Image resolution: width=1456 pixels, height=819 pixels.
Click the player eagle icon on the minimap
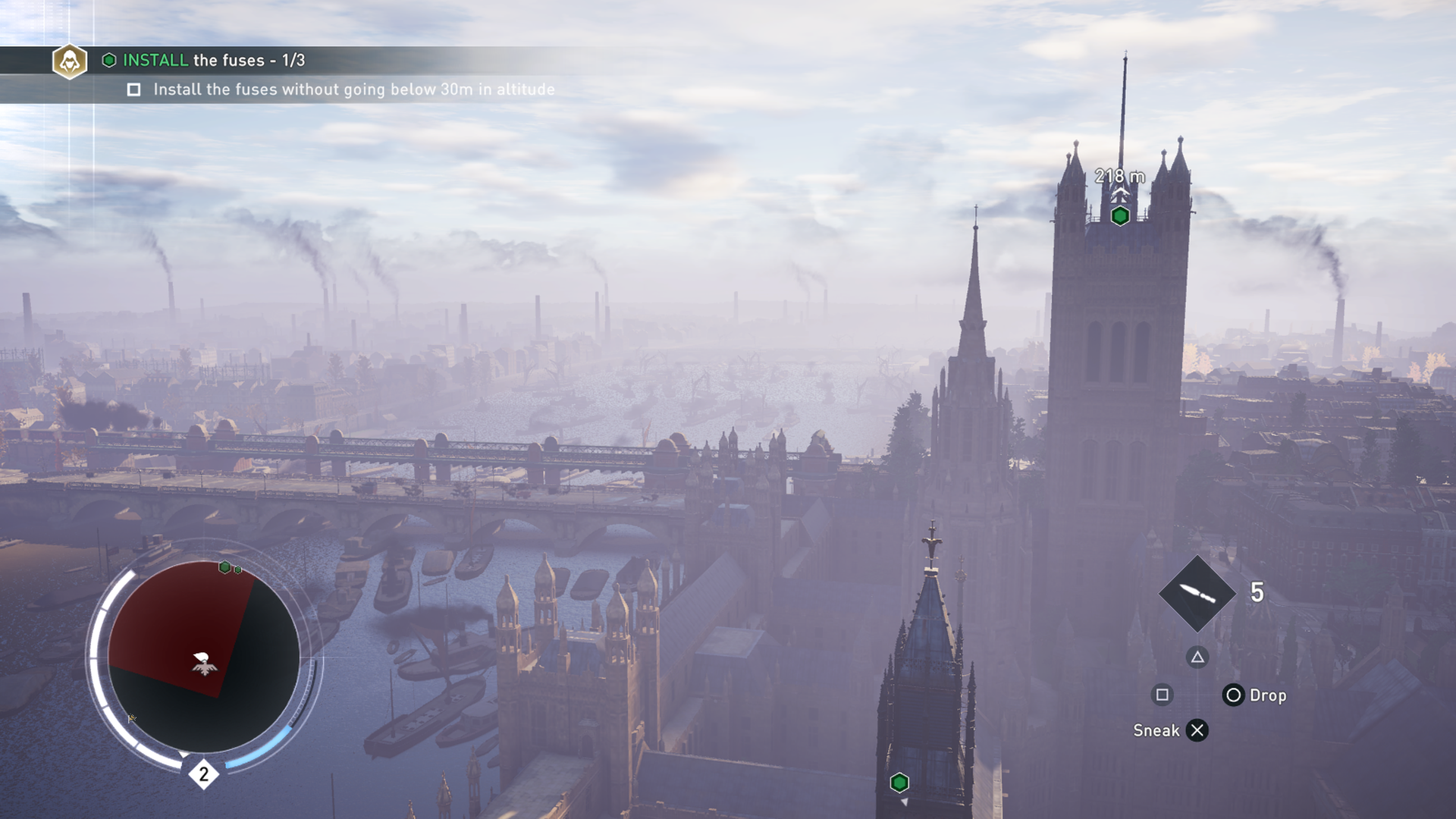tap(203, 664)
